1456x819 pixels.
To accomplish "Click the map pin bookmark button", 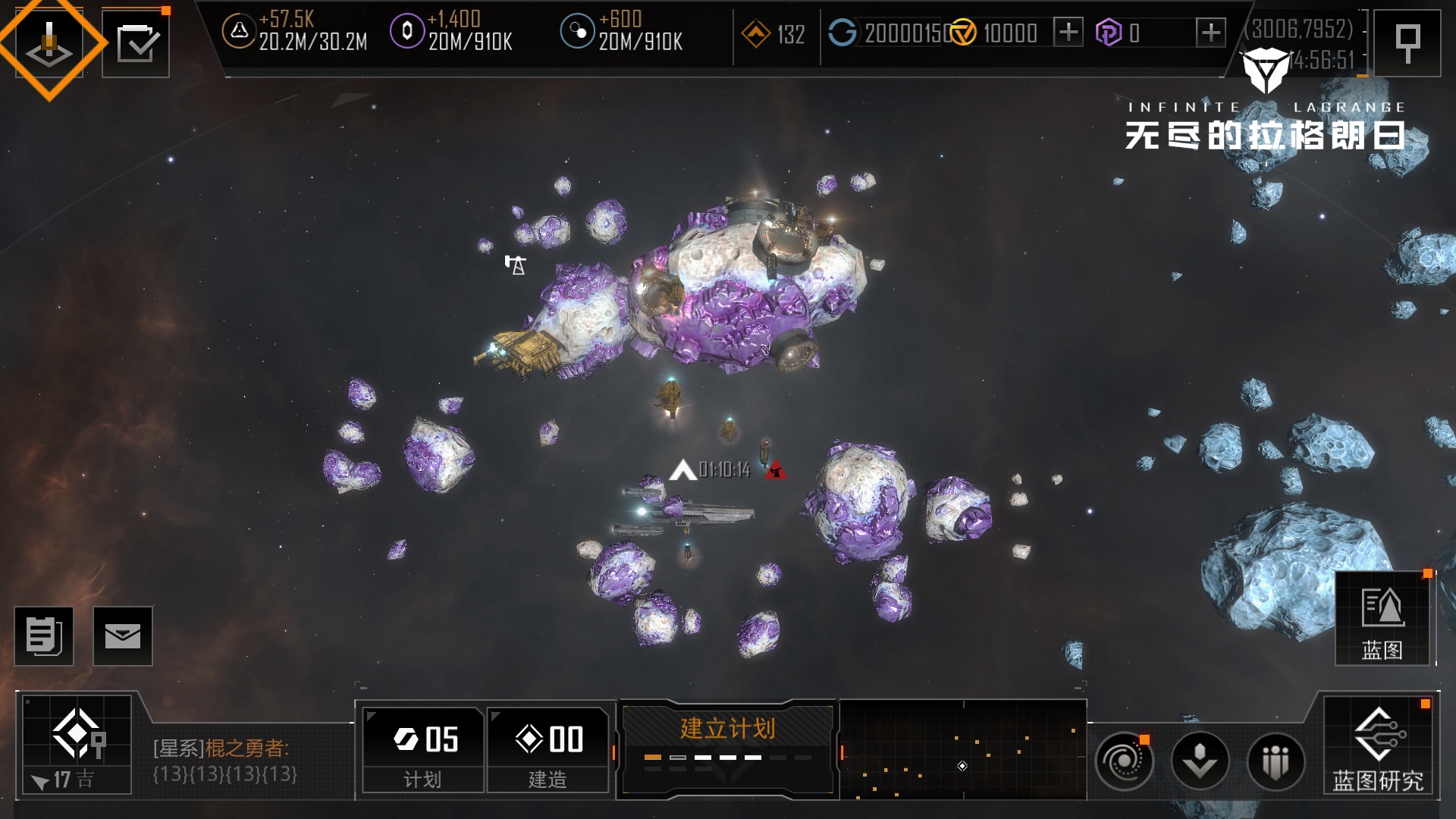I will pos(1407,42).
